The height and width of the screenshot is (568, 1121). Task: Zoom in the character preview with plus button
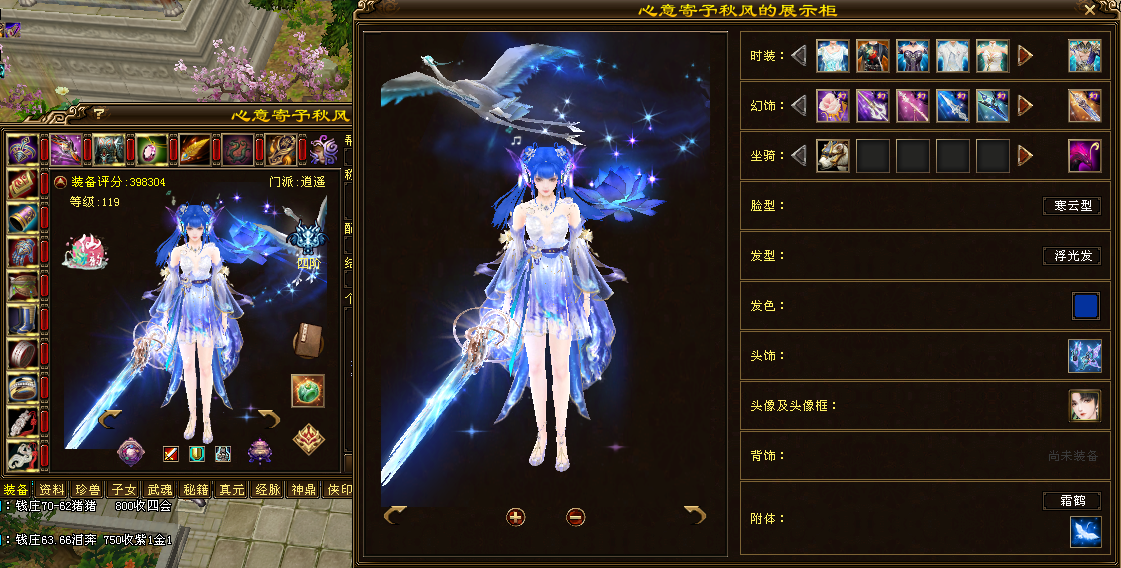click(516, 517)
